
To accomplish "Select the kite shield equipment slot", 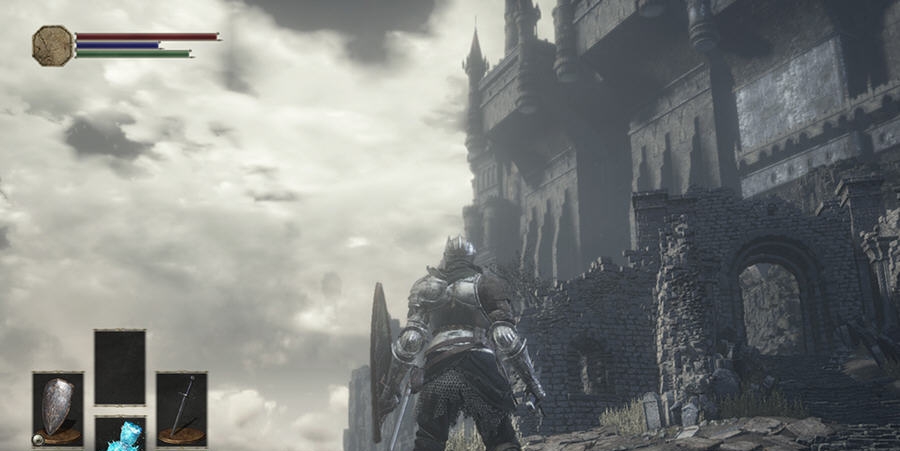I will pos(58,408).
